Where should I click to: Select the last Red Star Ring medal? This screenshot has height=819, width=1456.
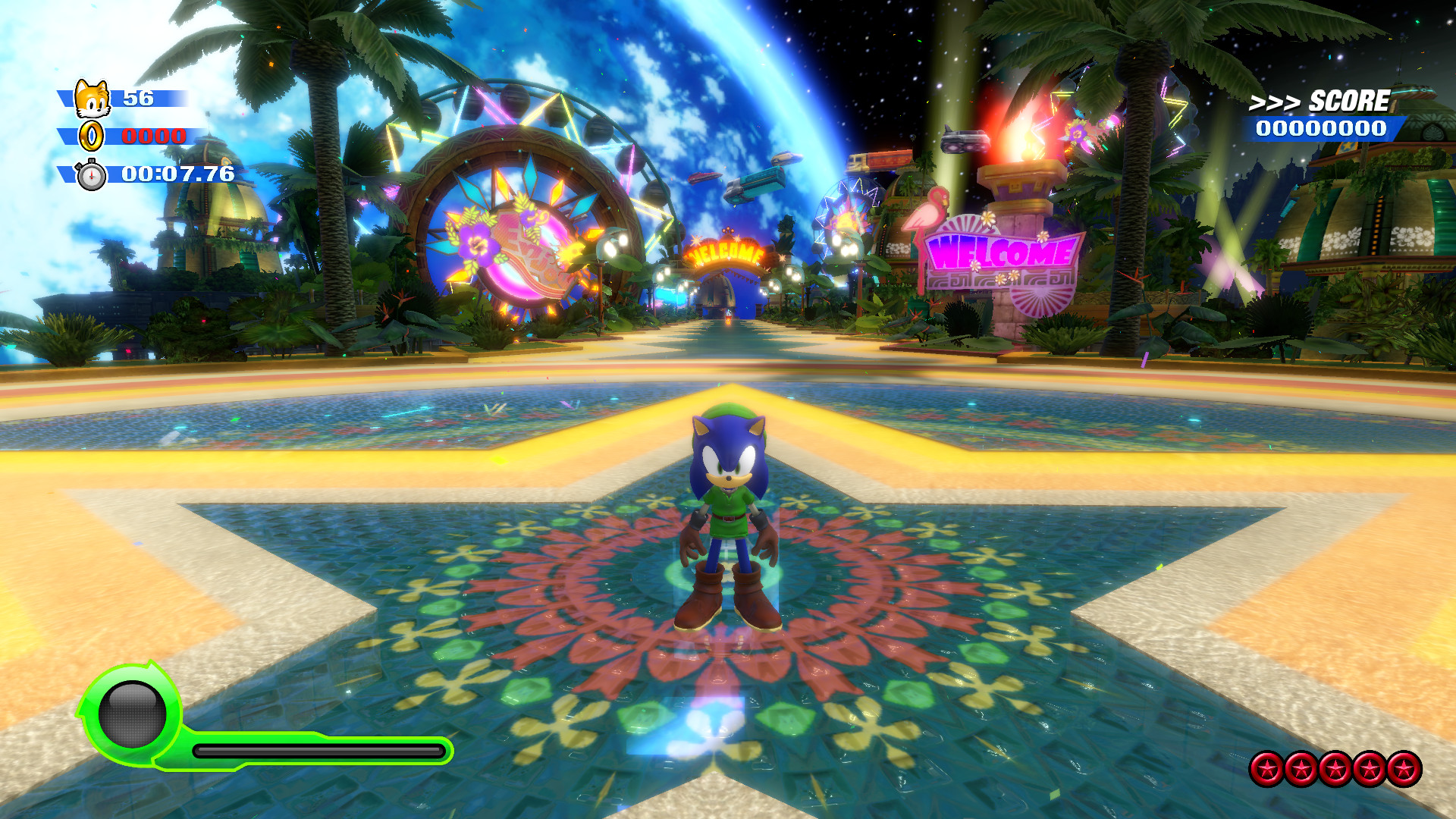tap(1404, 768)
